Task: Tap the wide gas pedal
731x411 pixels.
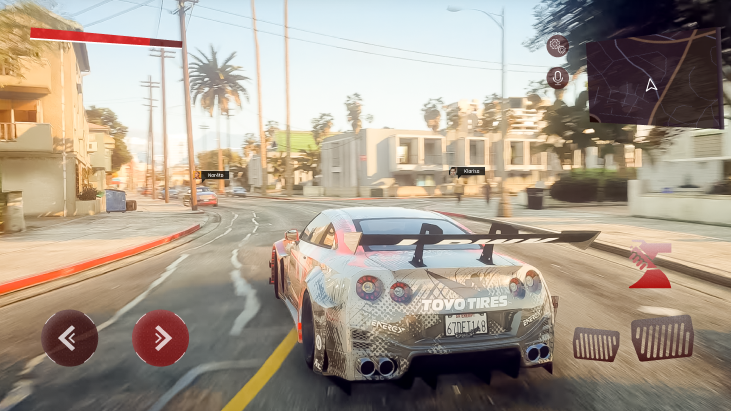Action: tap(662, 338)
